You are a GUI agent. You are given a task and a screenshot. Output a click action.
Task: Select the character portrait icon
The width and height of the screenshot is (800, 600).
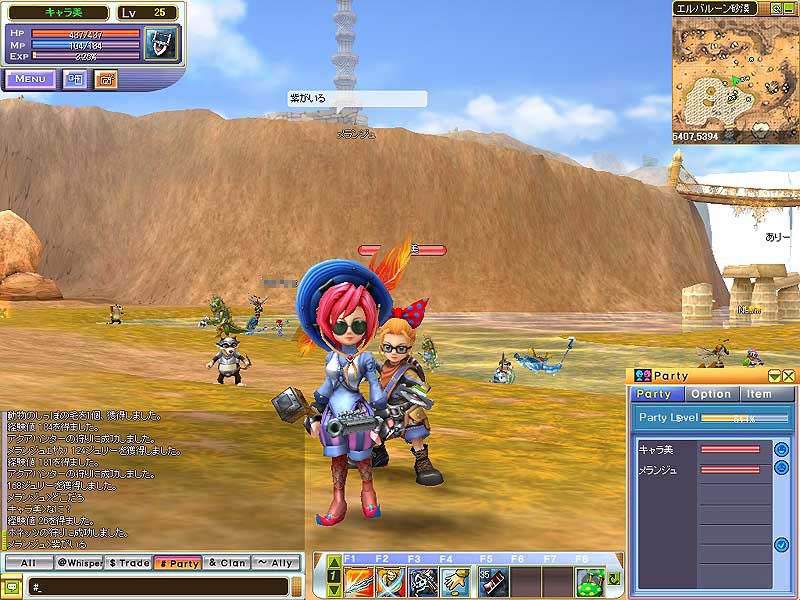(x=159, y=45)
